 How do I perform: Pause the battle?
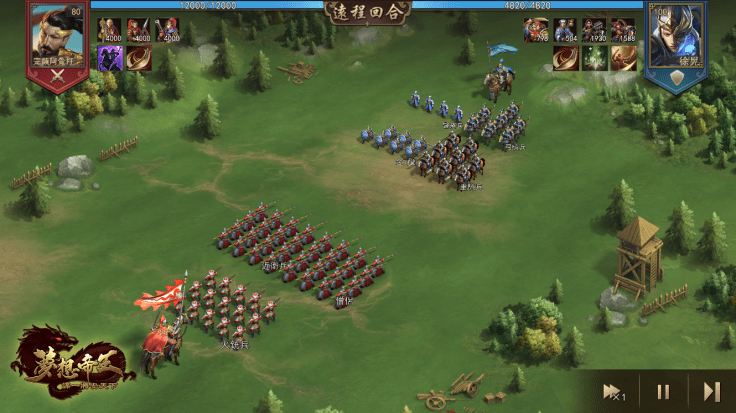[x=663, y=391]
